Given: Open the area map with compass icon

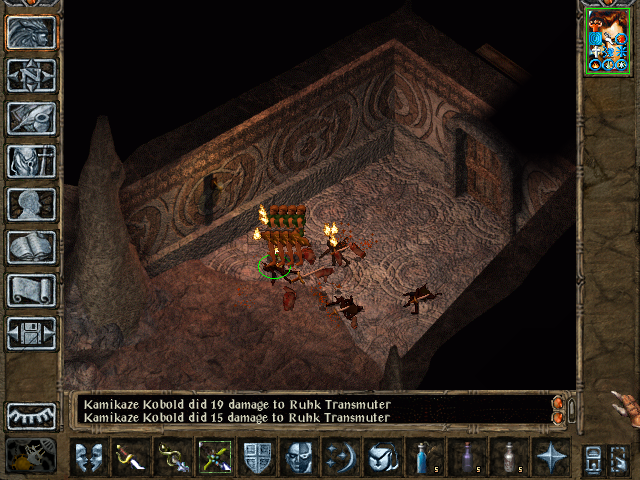Looking at the screenshot, I should point(31,75).
